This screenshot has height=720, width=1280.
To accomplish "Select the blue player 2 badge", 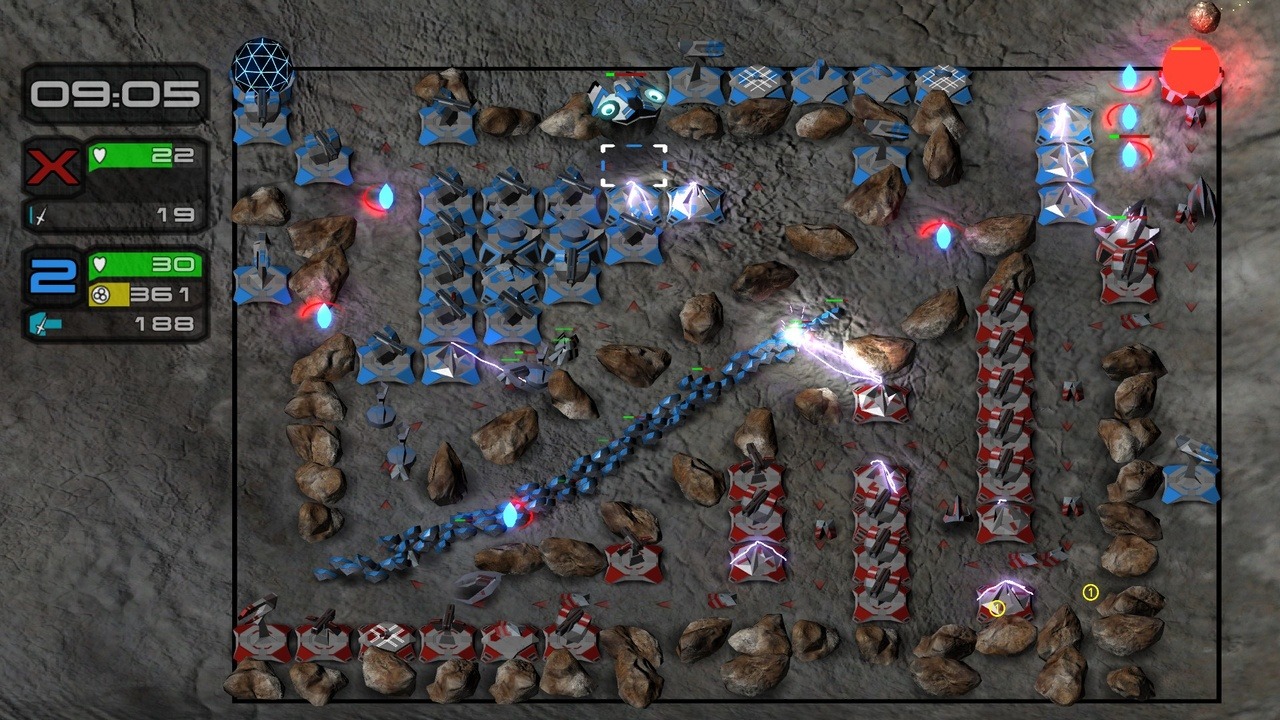I will click(x=53, y=277).
